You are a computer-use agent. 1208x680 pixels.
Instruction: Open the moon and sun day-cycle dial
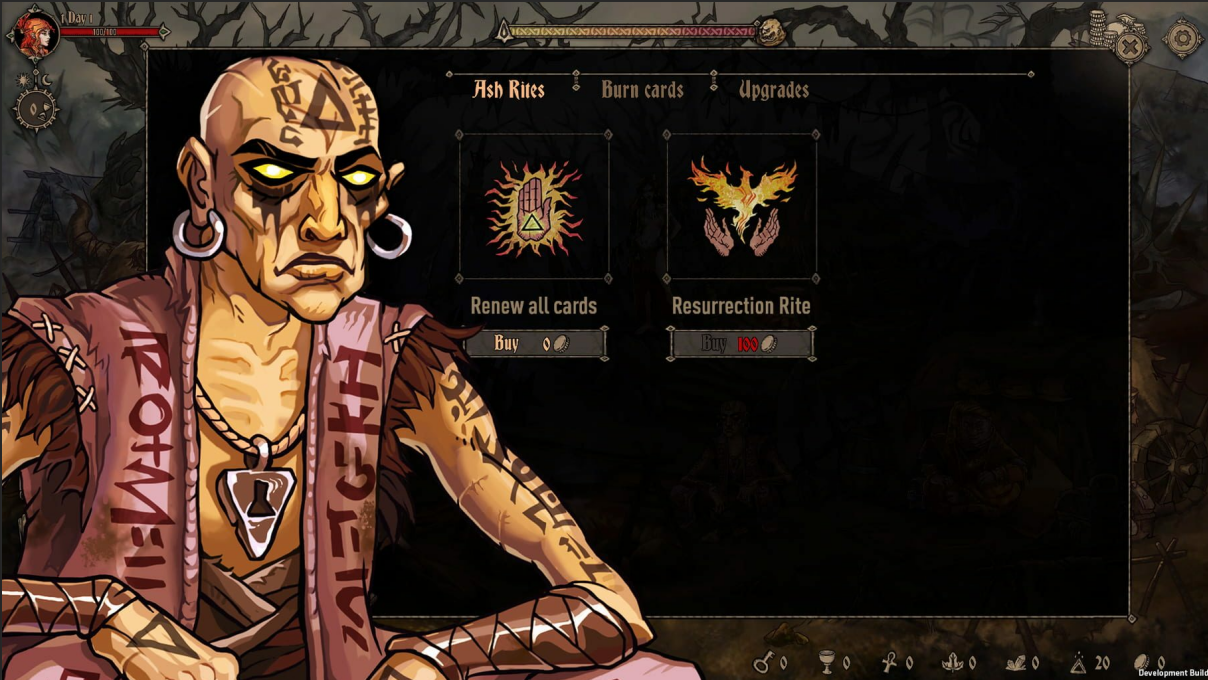[36, 105]
